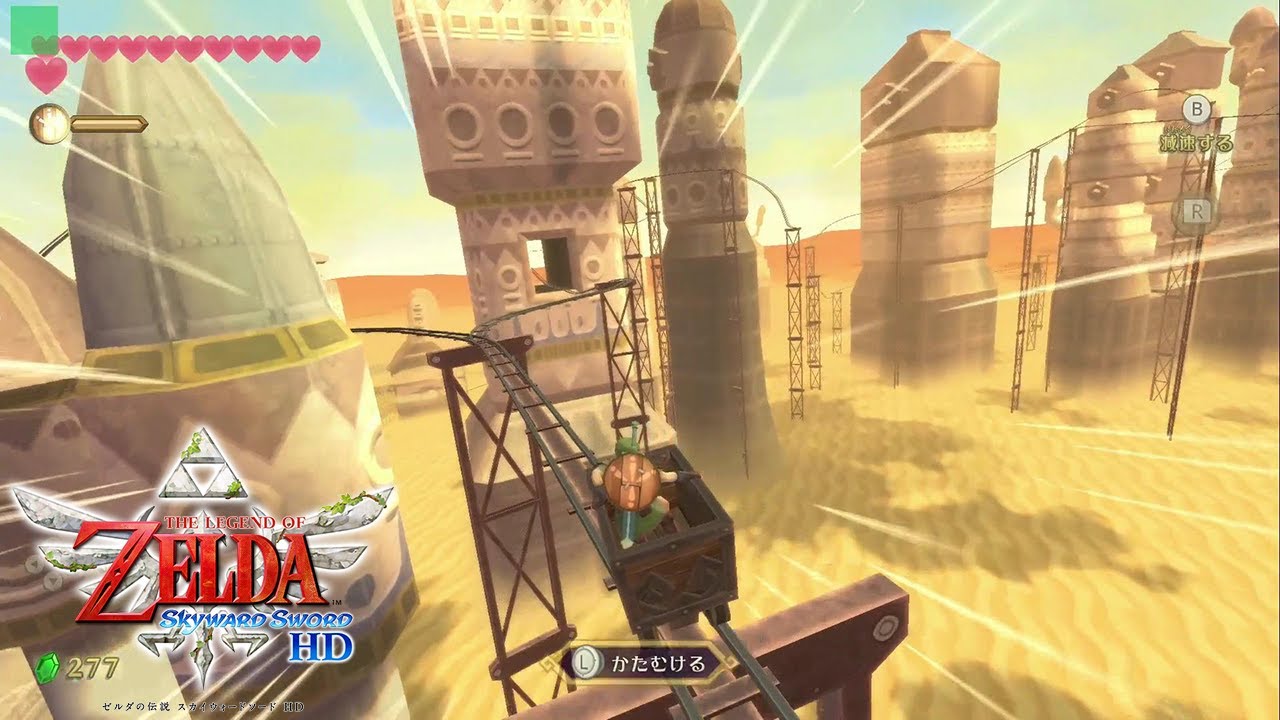Adjust the gold gauge bar near dowsing icon

point(110,122)
